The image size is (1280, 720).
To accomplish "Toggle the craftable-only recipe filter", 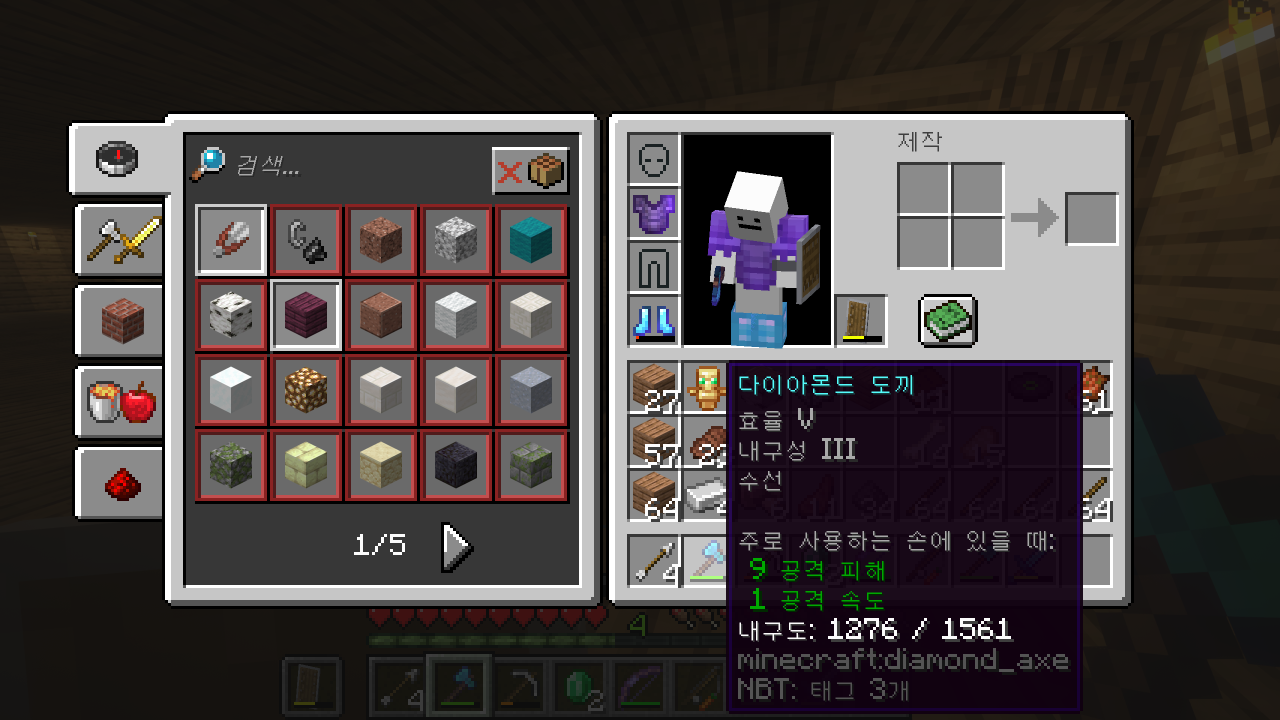I will (531, 171).
